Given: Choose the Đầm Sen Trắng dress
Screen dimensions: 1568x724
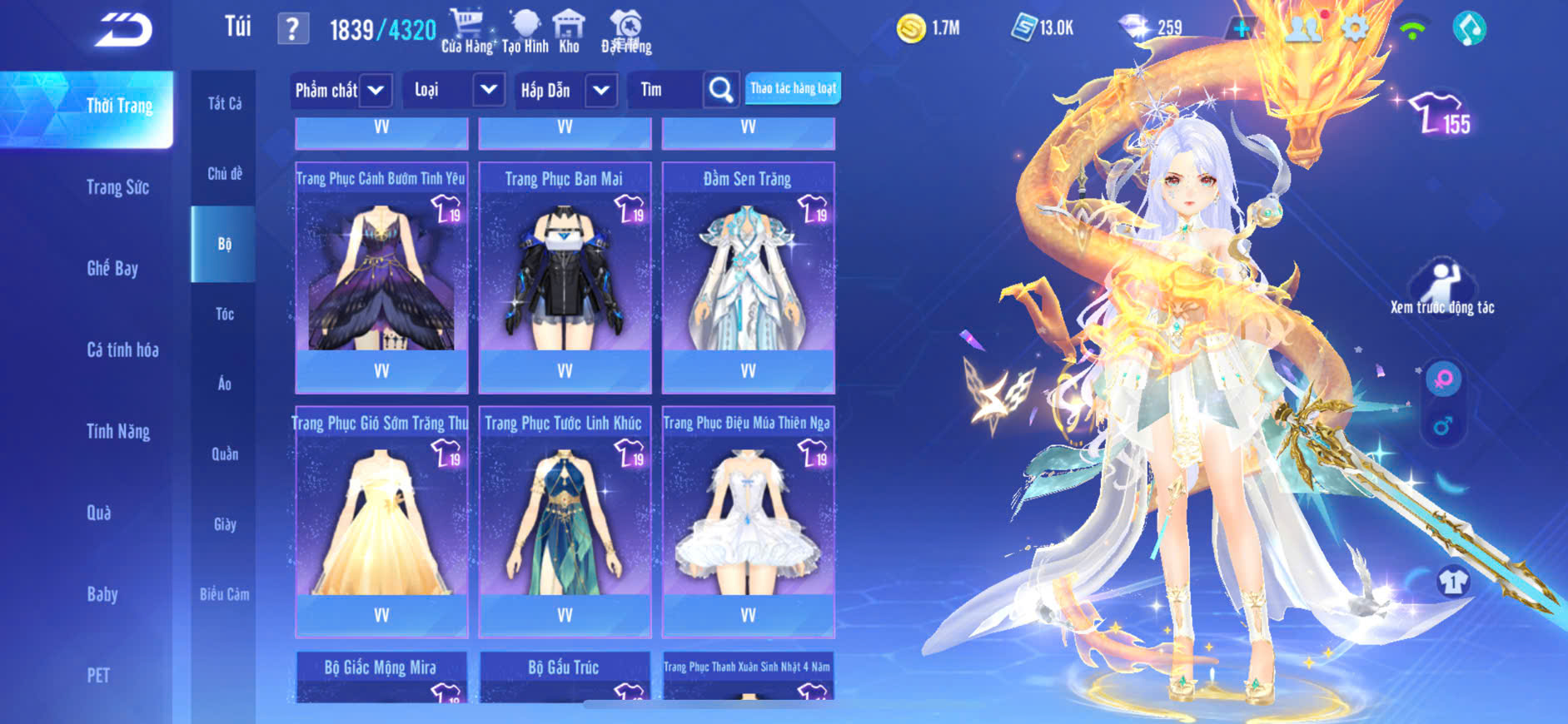Looking at the screenshot, I should [x=748, y=275].
